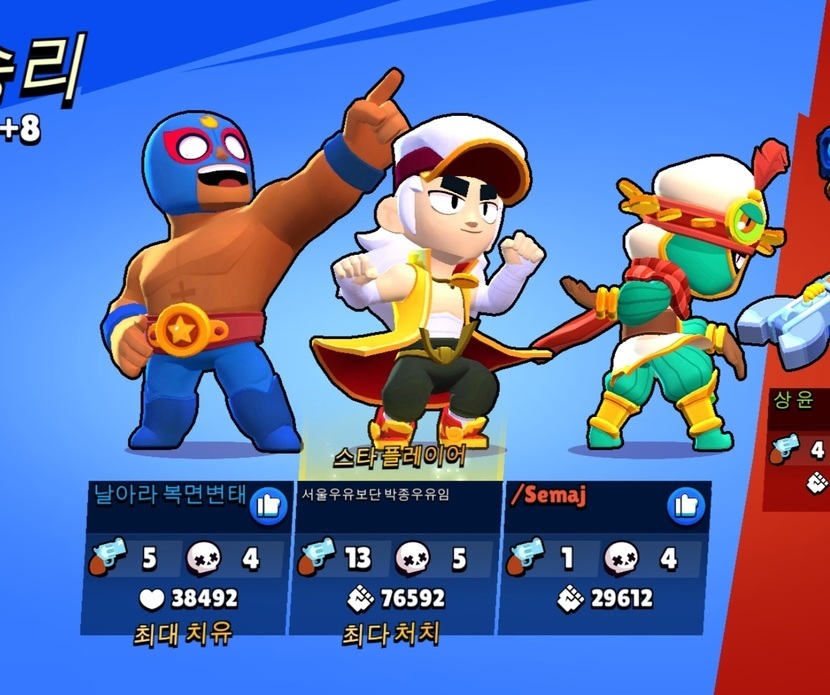Image resolution: width=830 pixels, height=695 pixels.
Task: Like teammate /Semaj with the thumbs-up button
Action: pyautogui.click(x=685, y=505)
